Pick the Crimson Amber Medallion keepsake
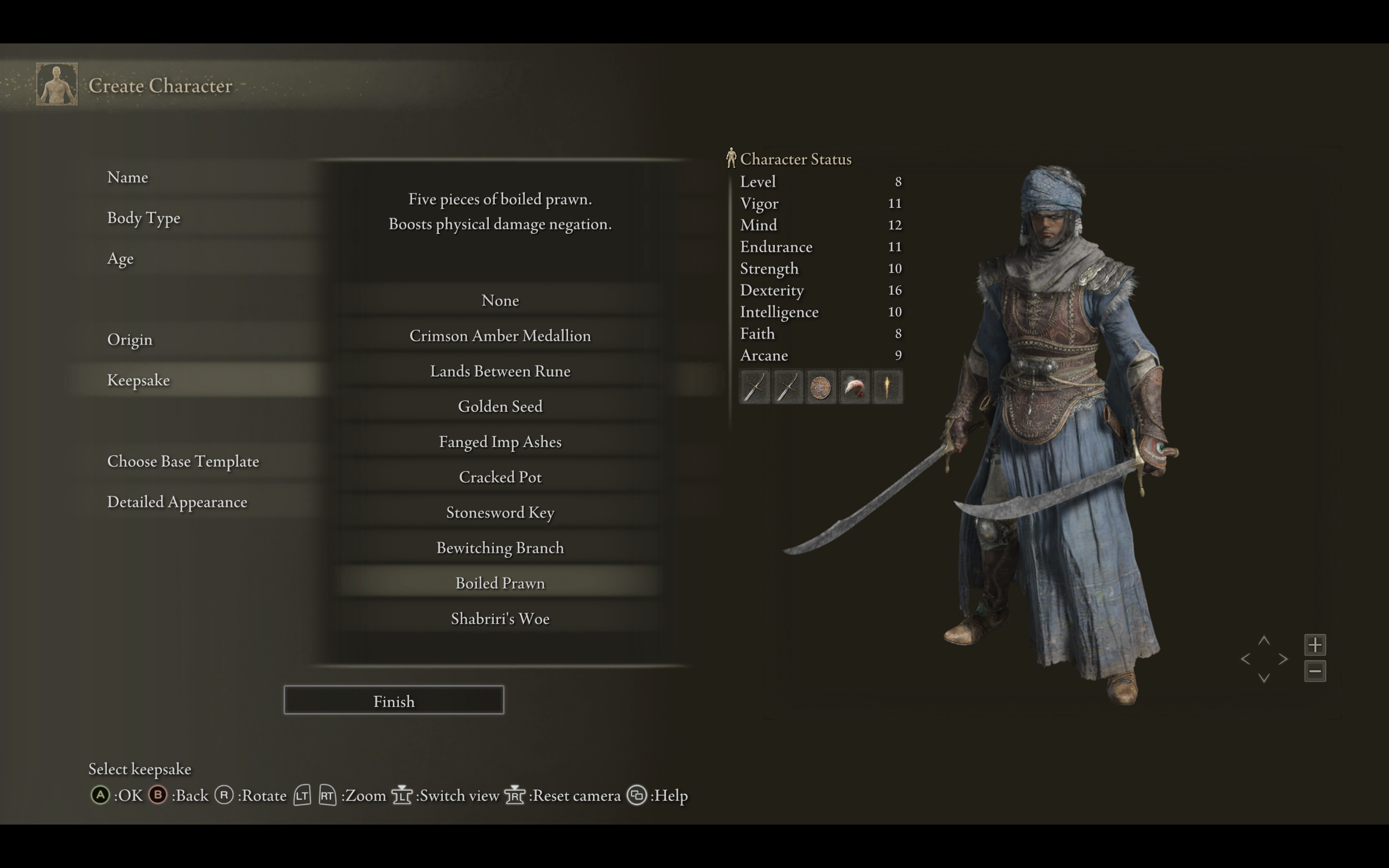The height and width of the screenshot is (868, 1389). click(x=500, y=336)
